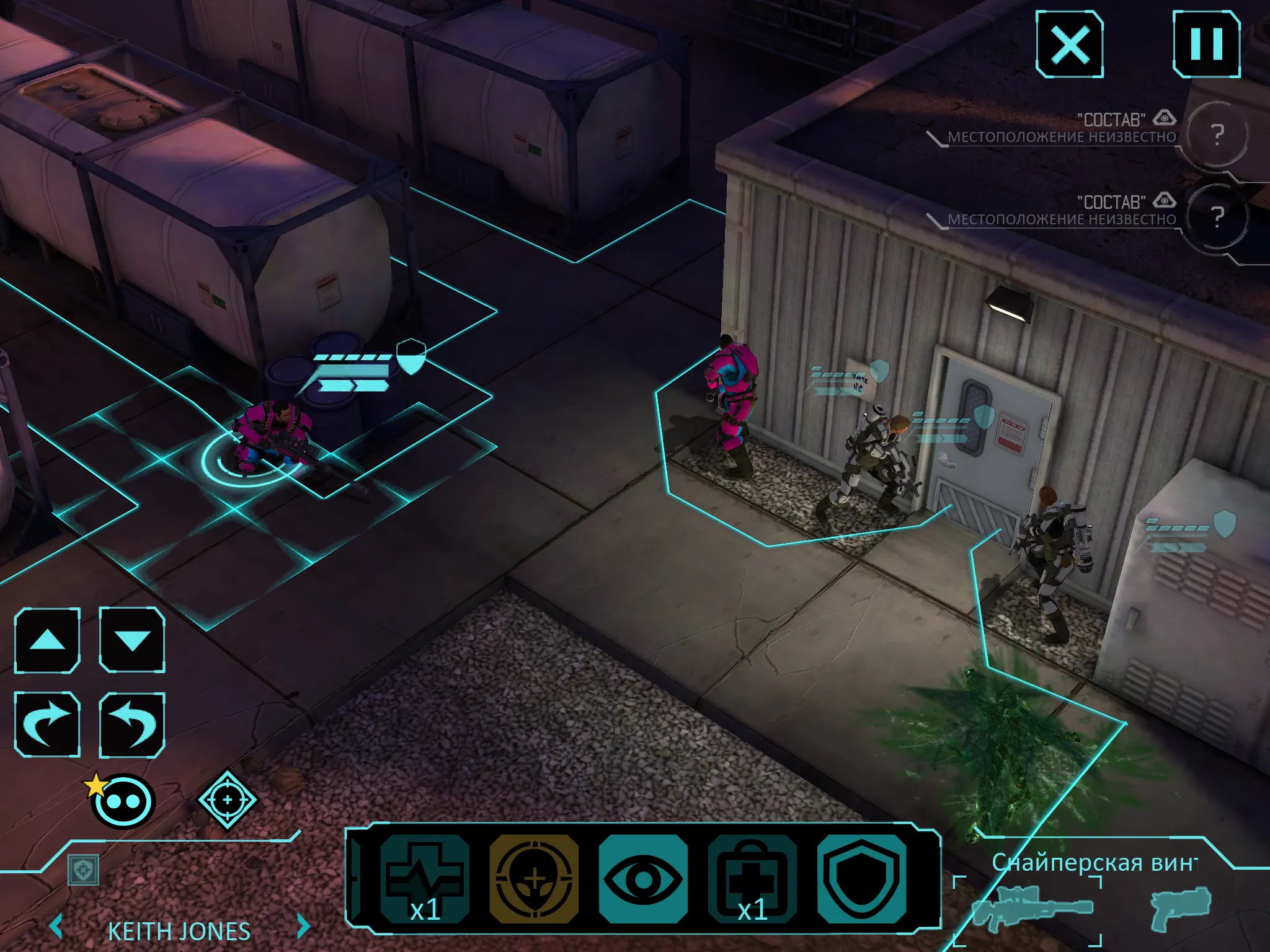Open the soldier portrait icon with gold star
1270x952 pixels.
[122, 801]
